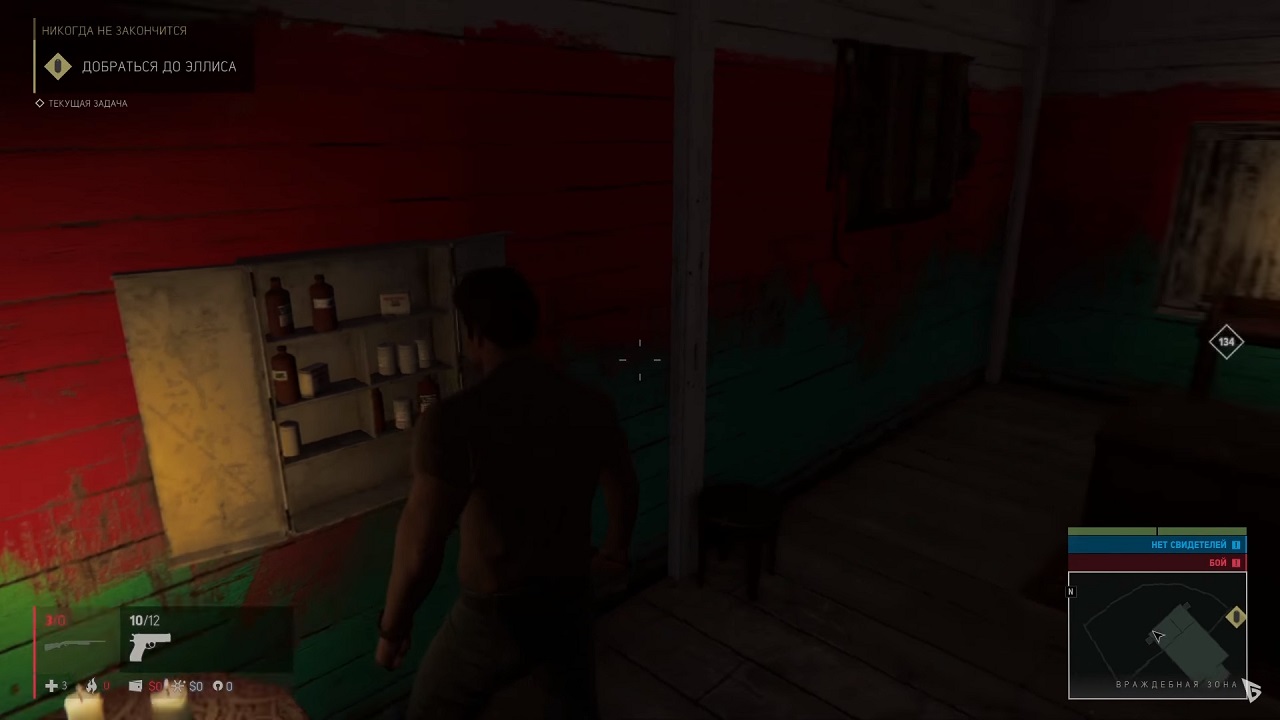Toggle the НЕТ СВИДЕТЕЛЕЙ status bar
This screenshot has width=1280, height=720.
click(1157, 544)
